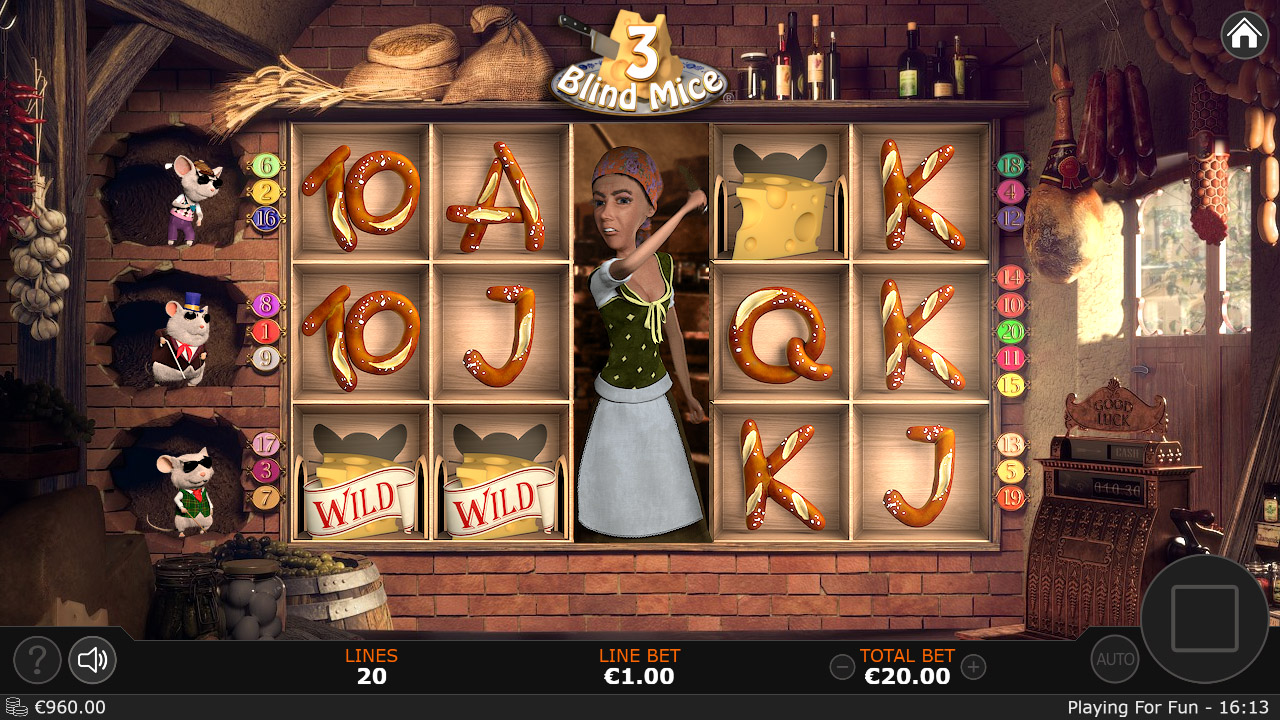Choose payline 17 marker
The height and width of the screenshot is (720, 1280).
click(265, 444)
